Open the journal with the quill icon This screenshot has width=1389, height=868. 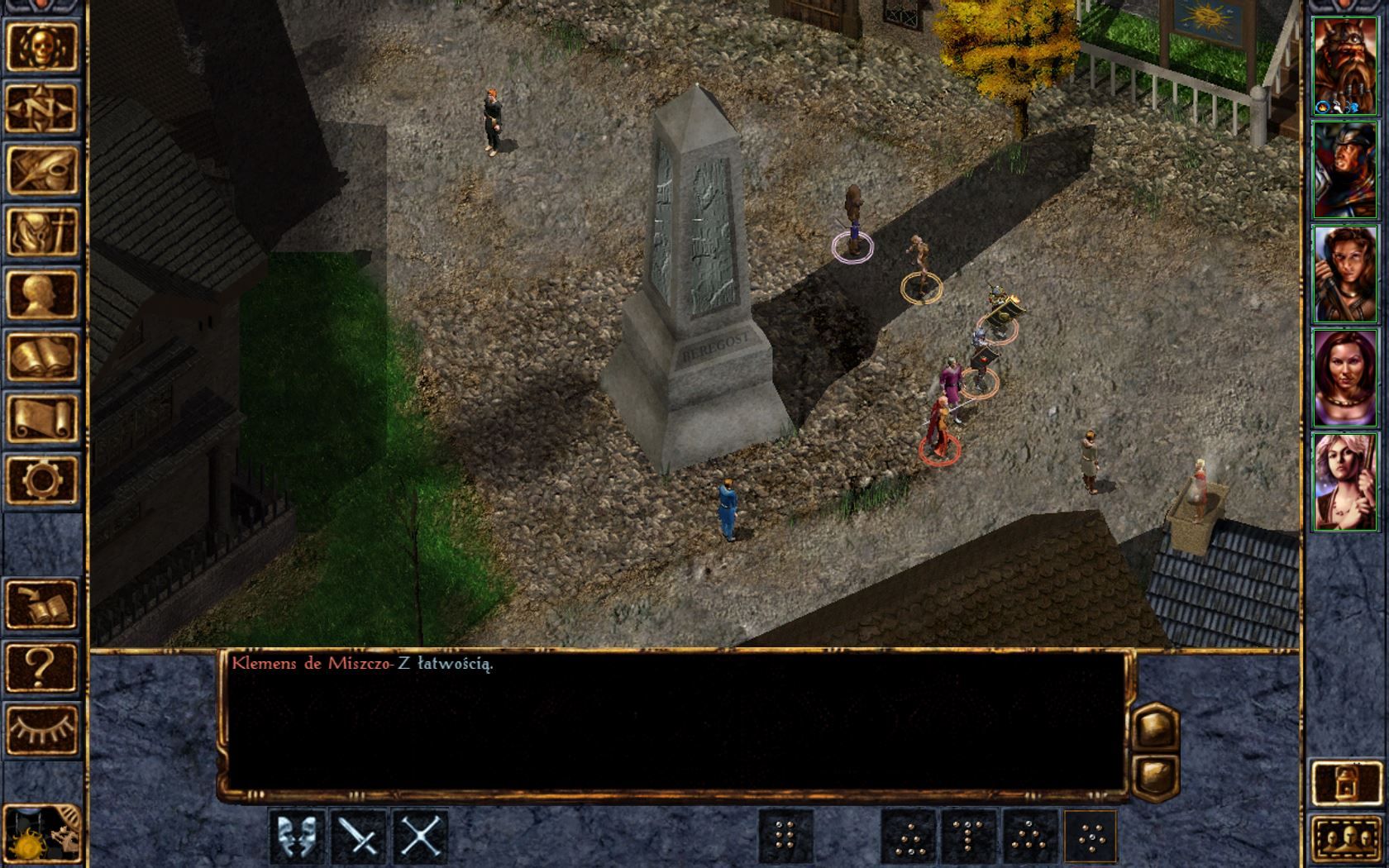pos(42,169)
